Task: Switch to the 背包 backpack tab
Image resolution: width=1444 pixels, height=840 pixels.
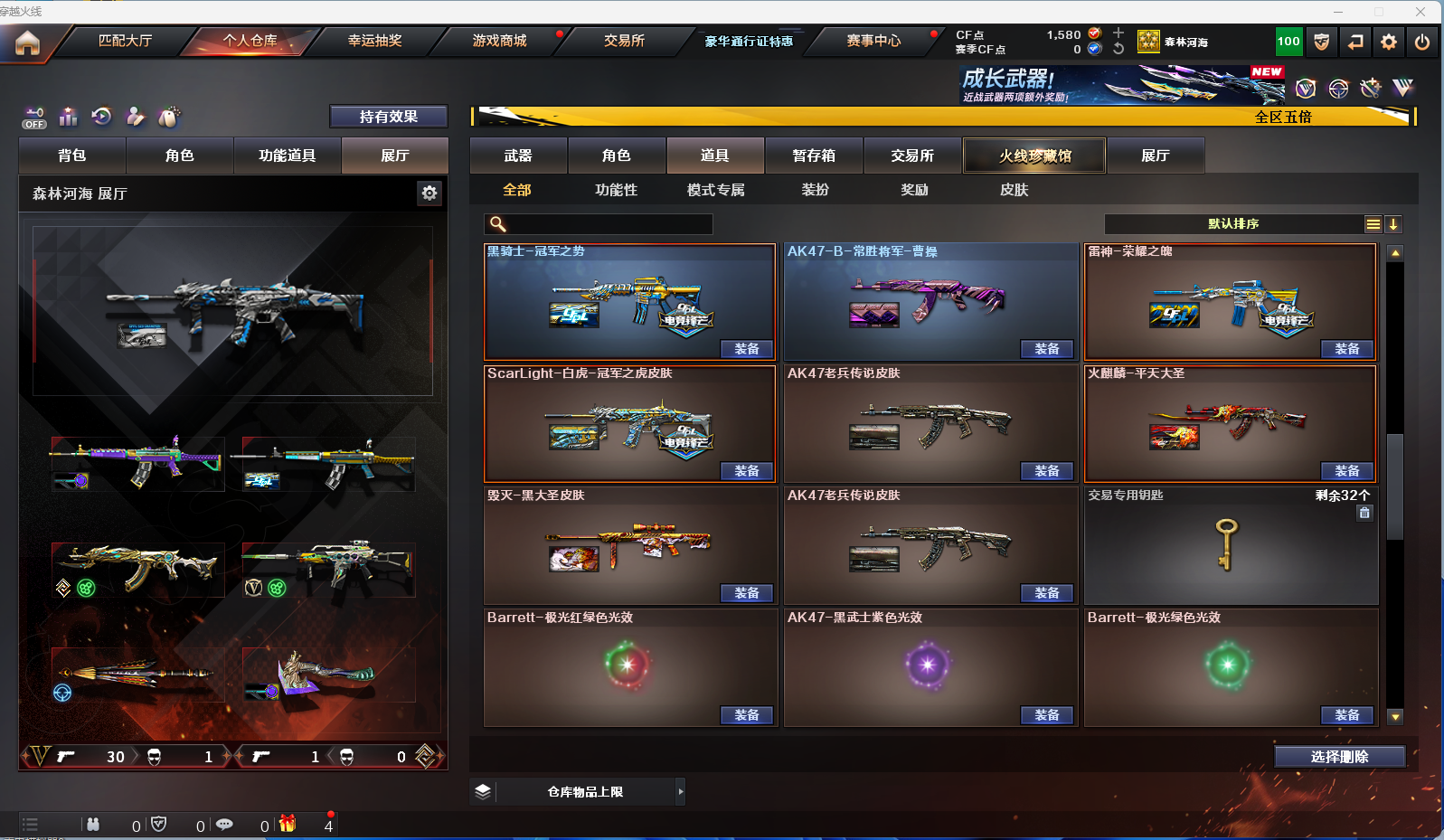Action: [x=72, y=156]
